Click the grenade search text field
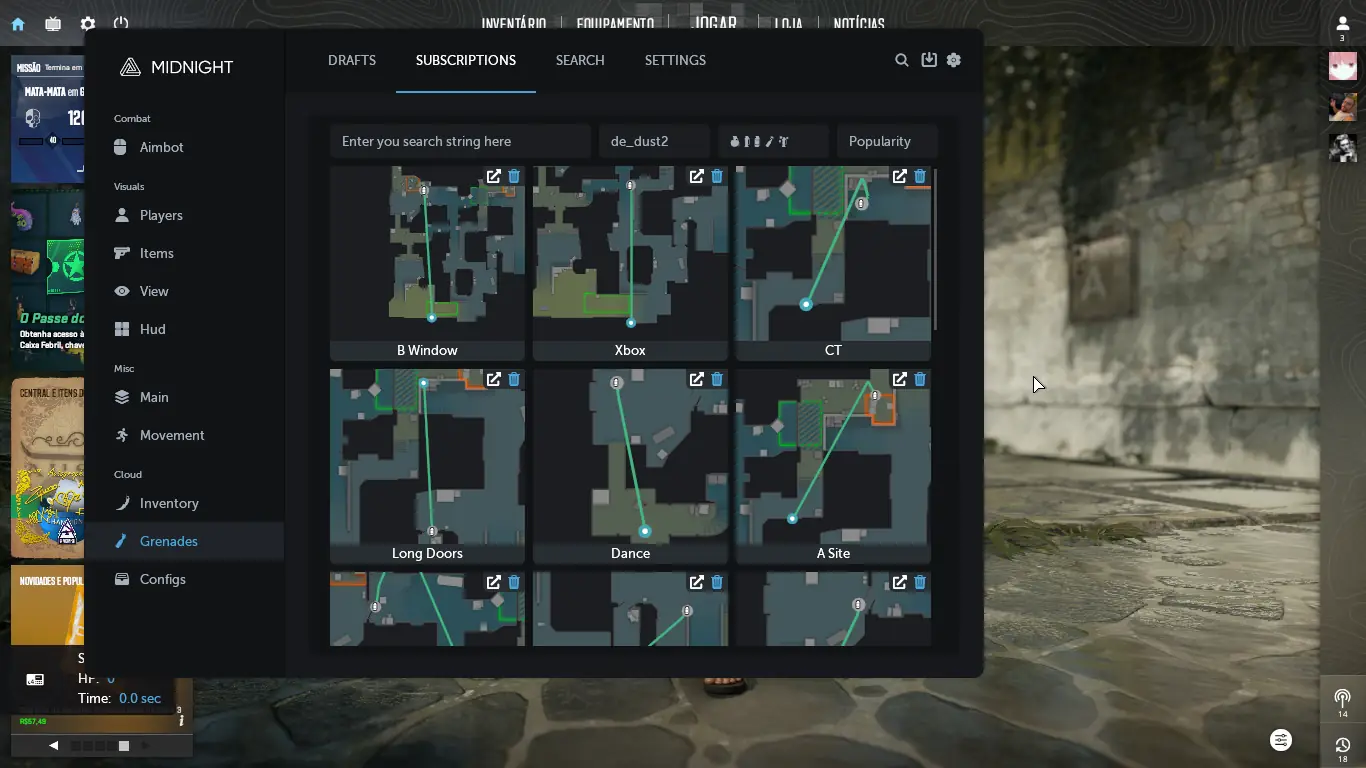 click(x=460, y=141)
